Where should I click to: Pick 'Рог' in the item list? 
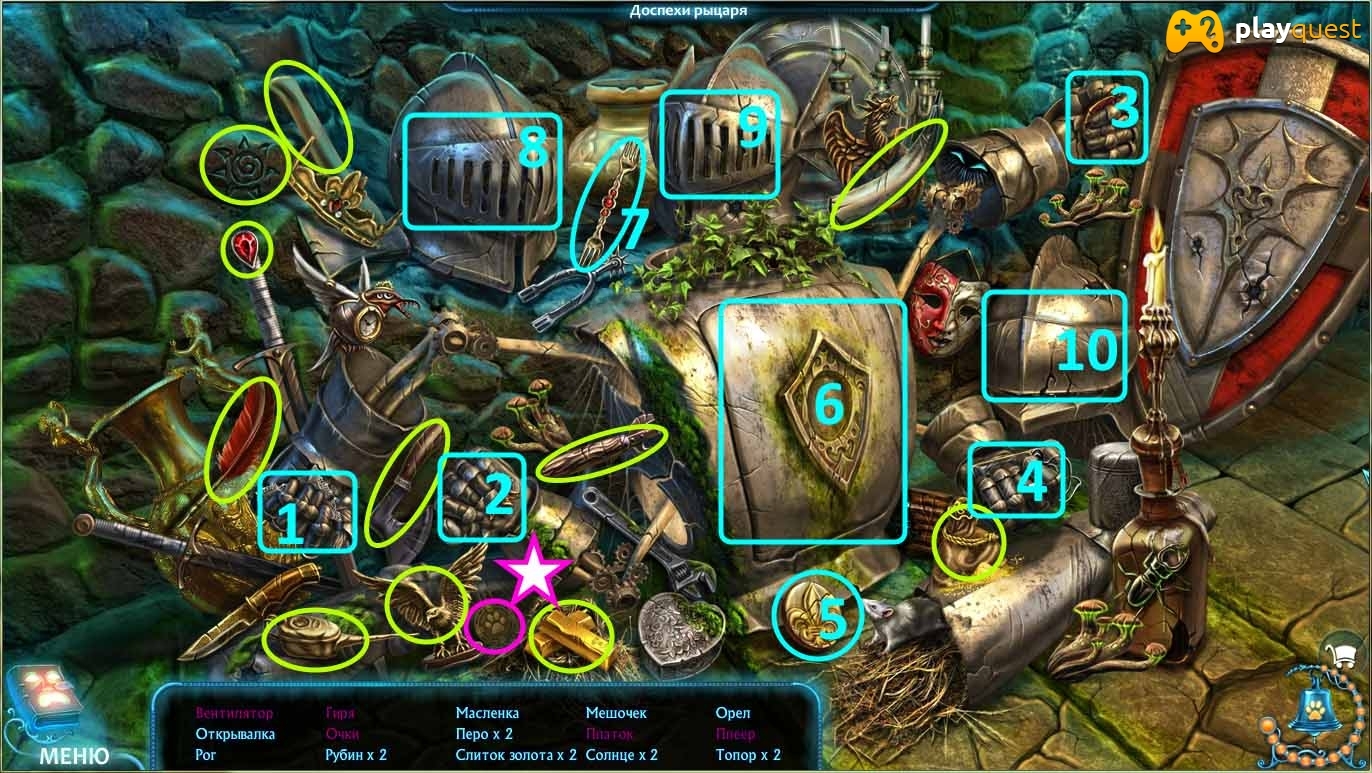pyautogui.click(x=206, y=755)
